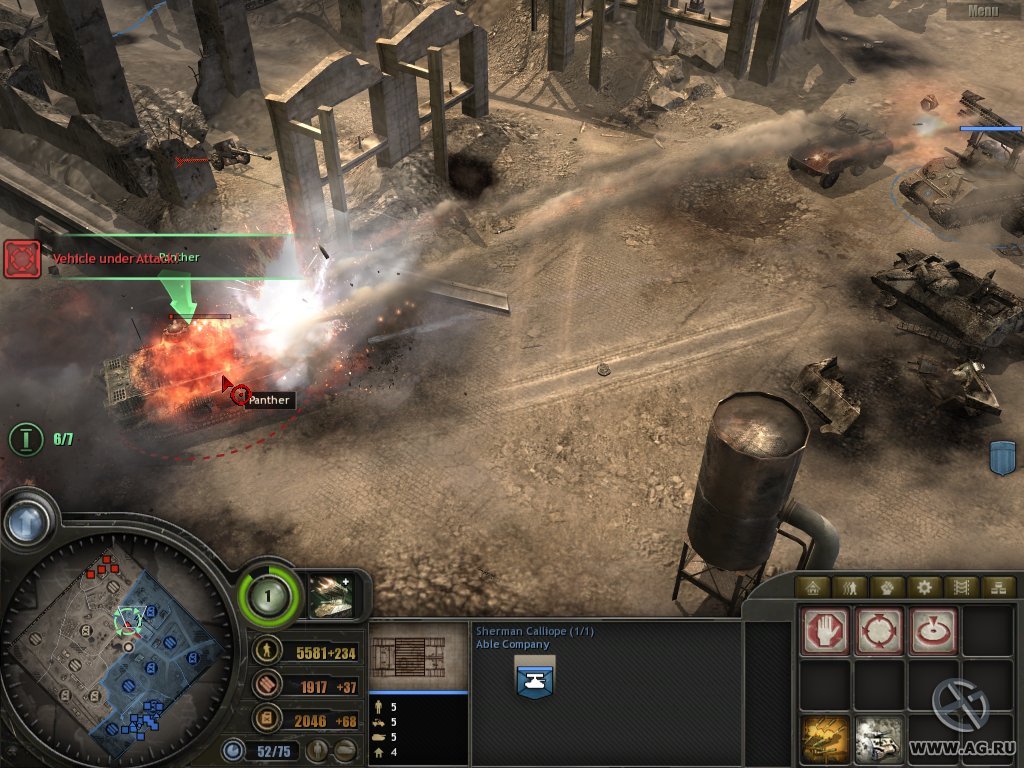Screen dimensions: 1024x768
Task: Select the objectives indicator showing 6/7
Action: [26, 439]
